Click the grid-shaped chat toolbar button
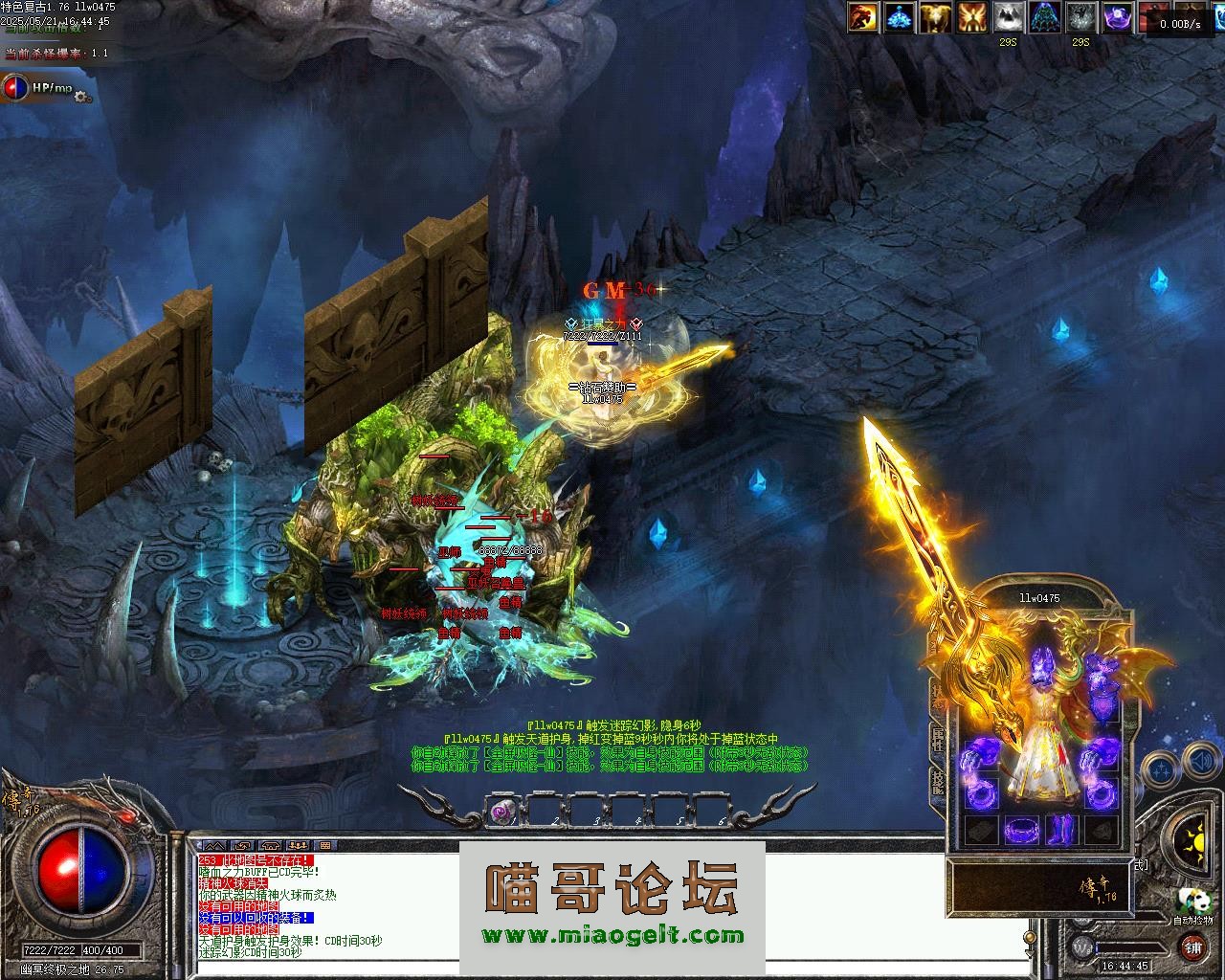The height and width of the screenshot is (980, 1225). [325, 846]
